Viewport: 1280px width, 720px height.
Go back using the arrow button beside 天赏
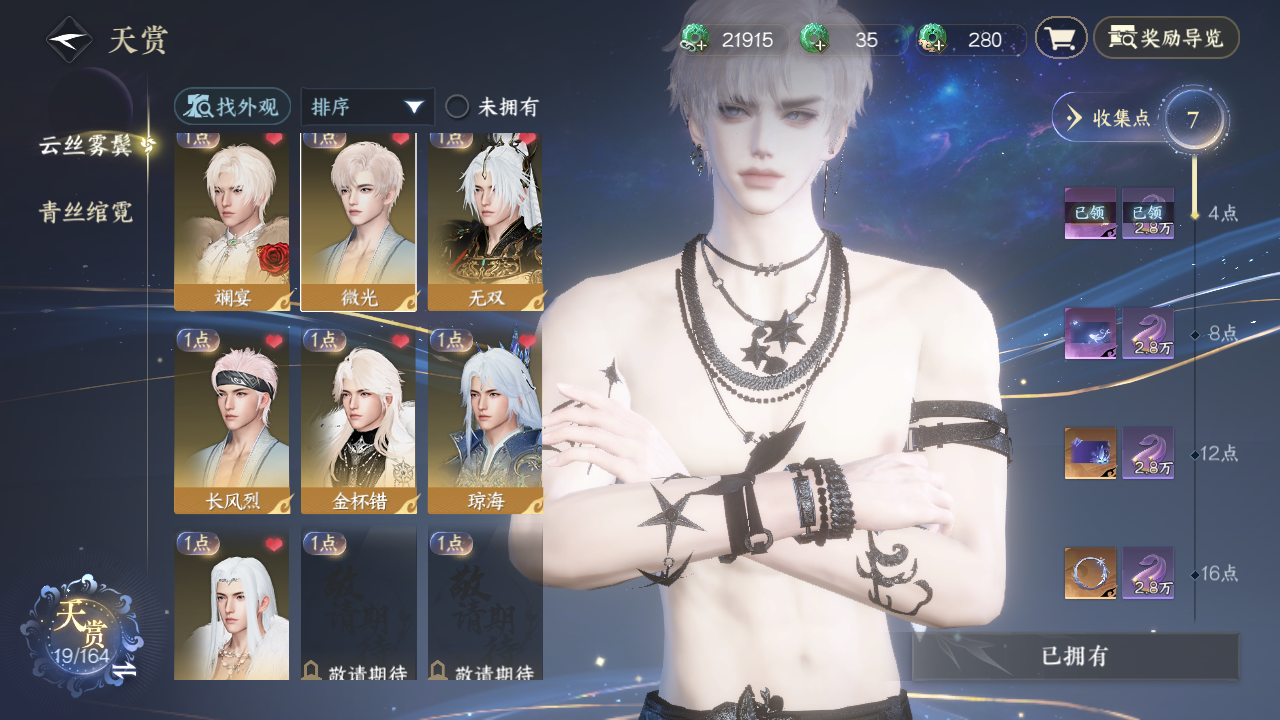pos(68,40)
